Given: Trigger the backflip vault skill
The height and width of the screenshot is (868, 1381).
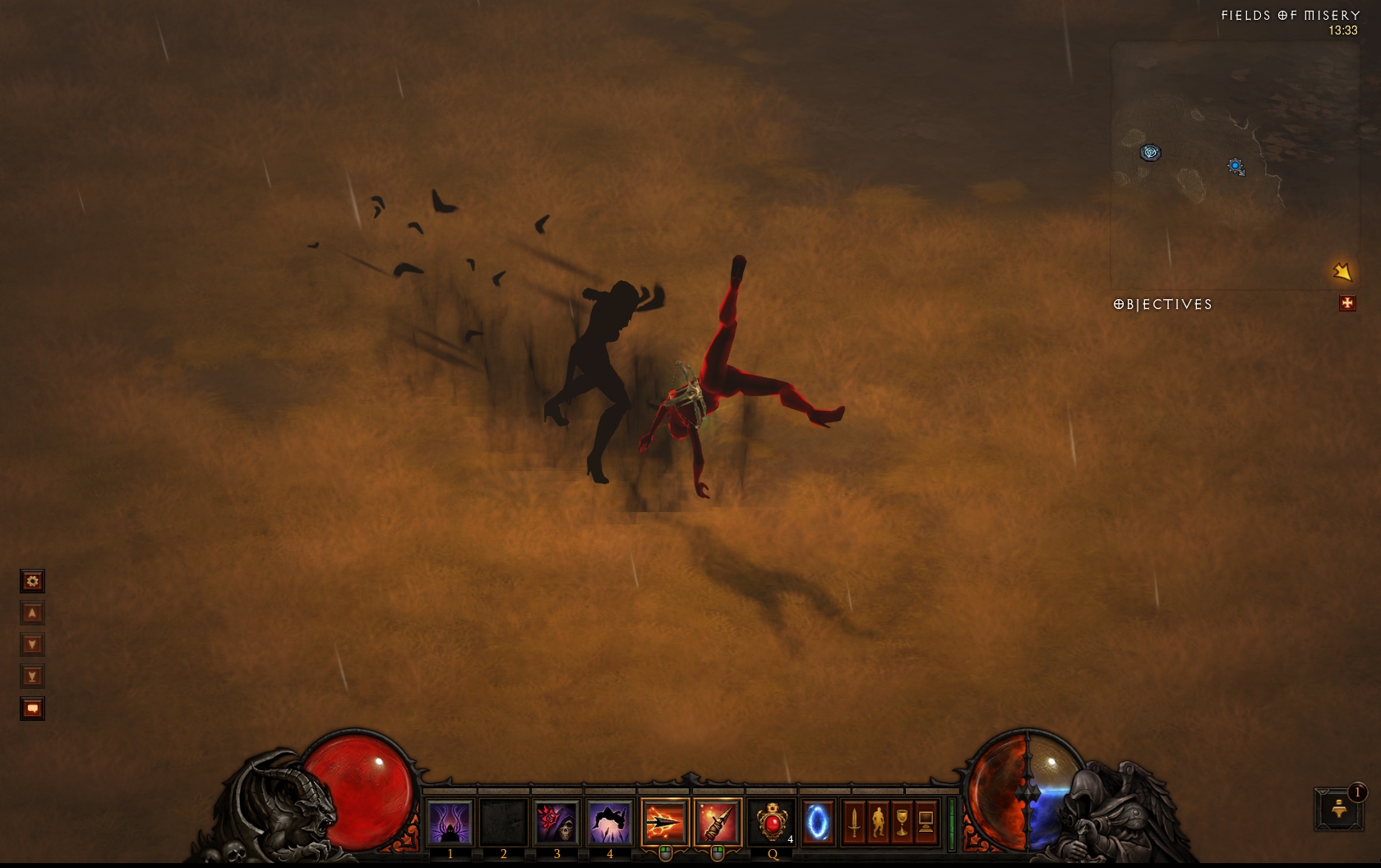Looking at the screenshot, I should pyautogui.click(x=610, y=821).
